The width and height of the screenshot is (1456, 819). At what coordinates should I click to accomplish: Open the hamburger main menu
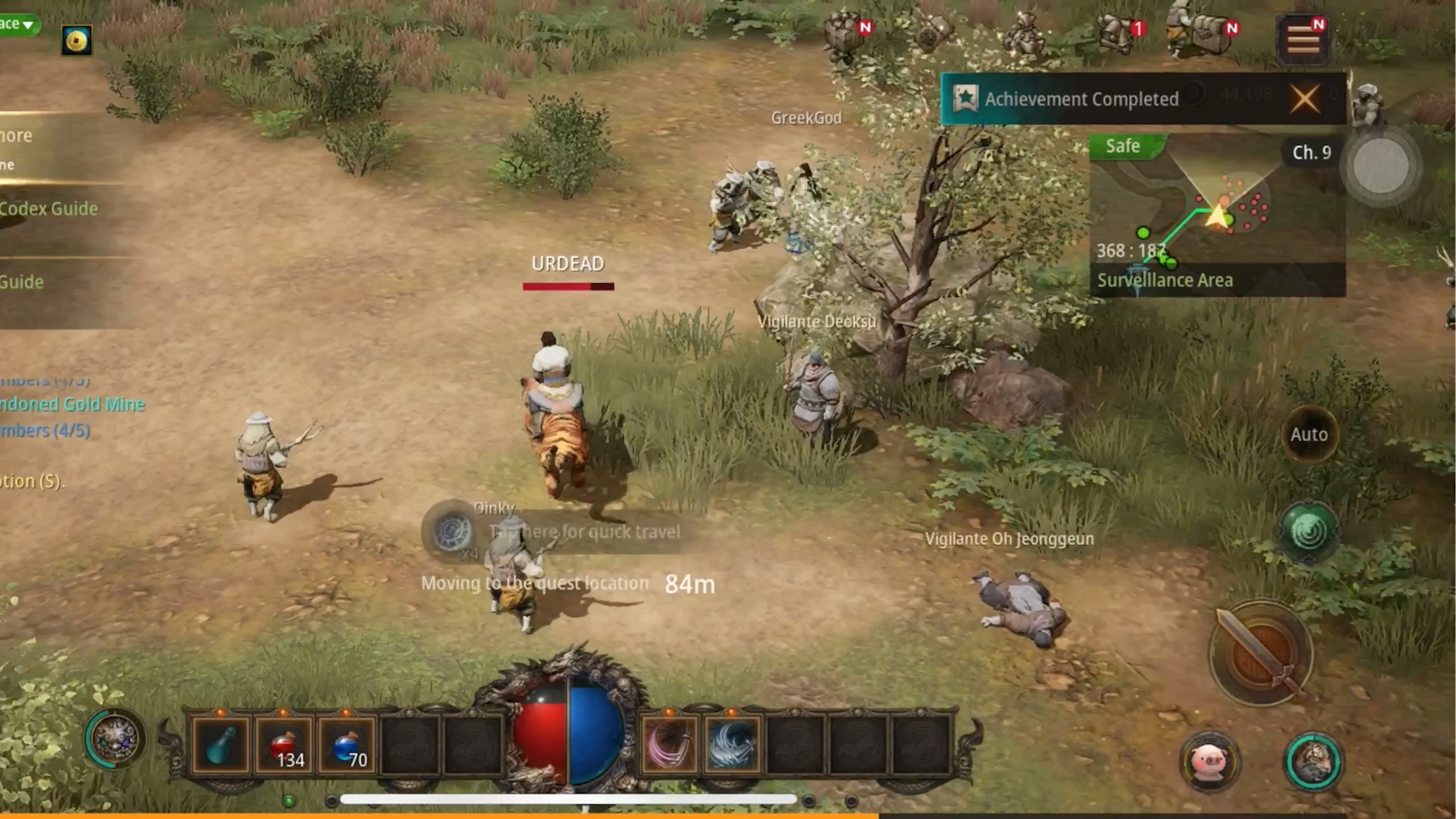1303,40
